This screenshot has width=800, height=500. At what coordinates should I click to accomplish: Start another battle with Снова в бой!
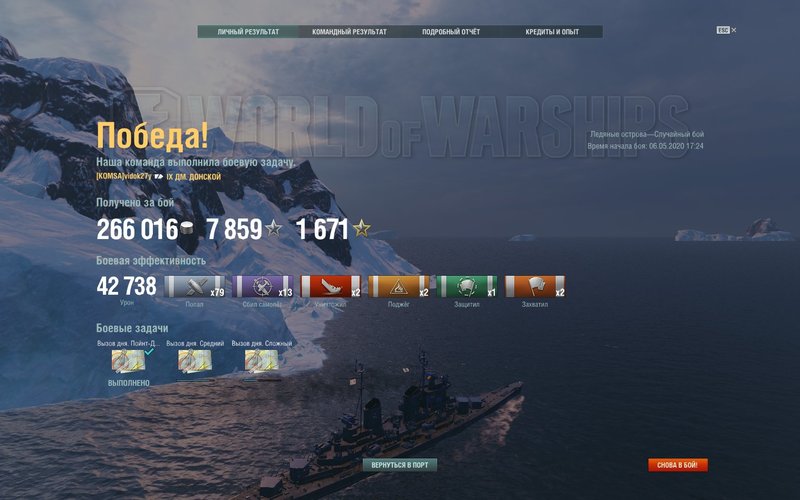coord(678,465)
